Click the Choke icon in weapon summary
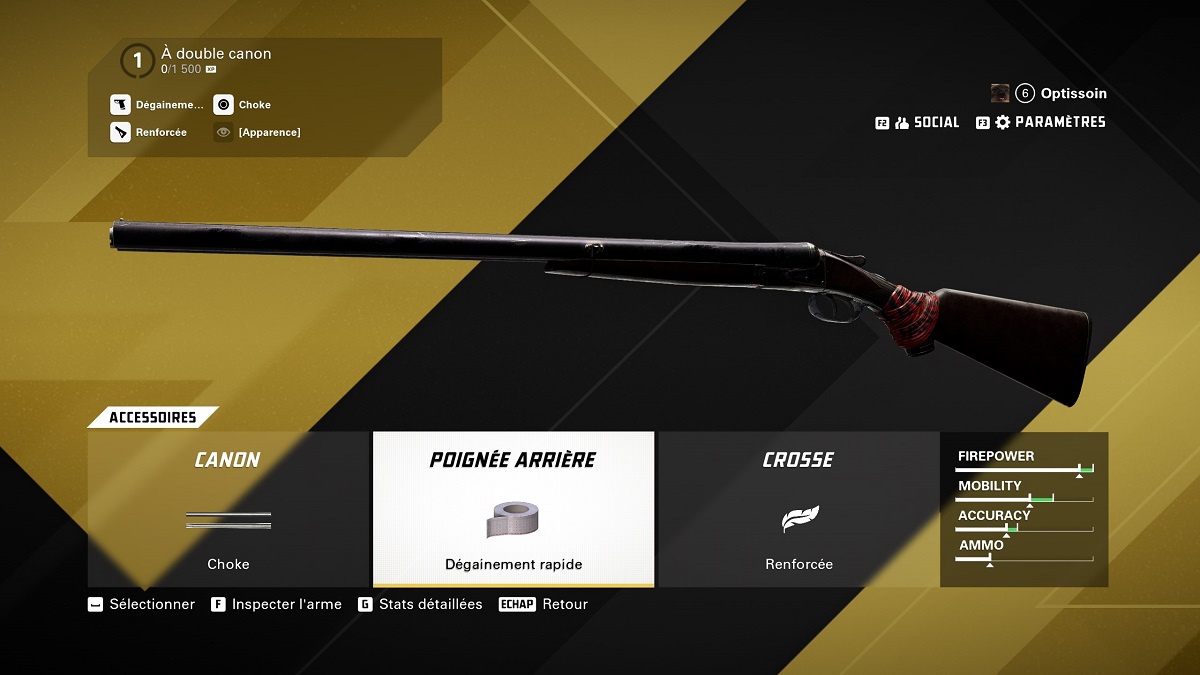This screenshot has width=1200, height=675. 224,105
